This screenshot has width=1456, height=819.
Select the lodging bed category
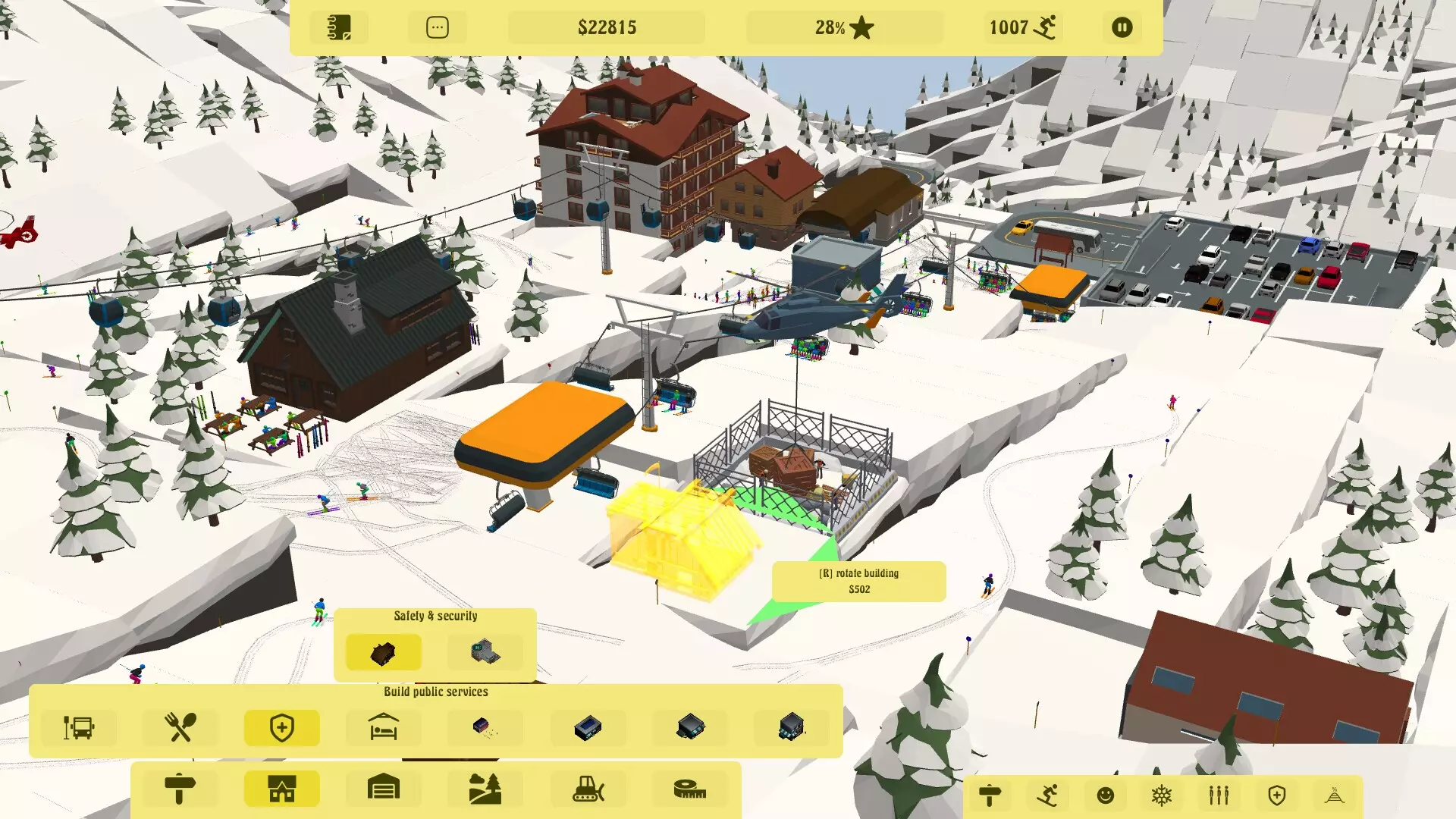point(383,728)
